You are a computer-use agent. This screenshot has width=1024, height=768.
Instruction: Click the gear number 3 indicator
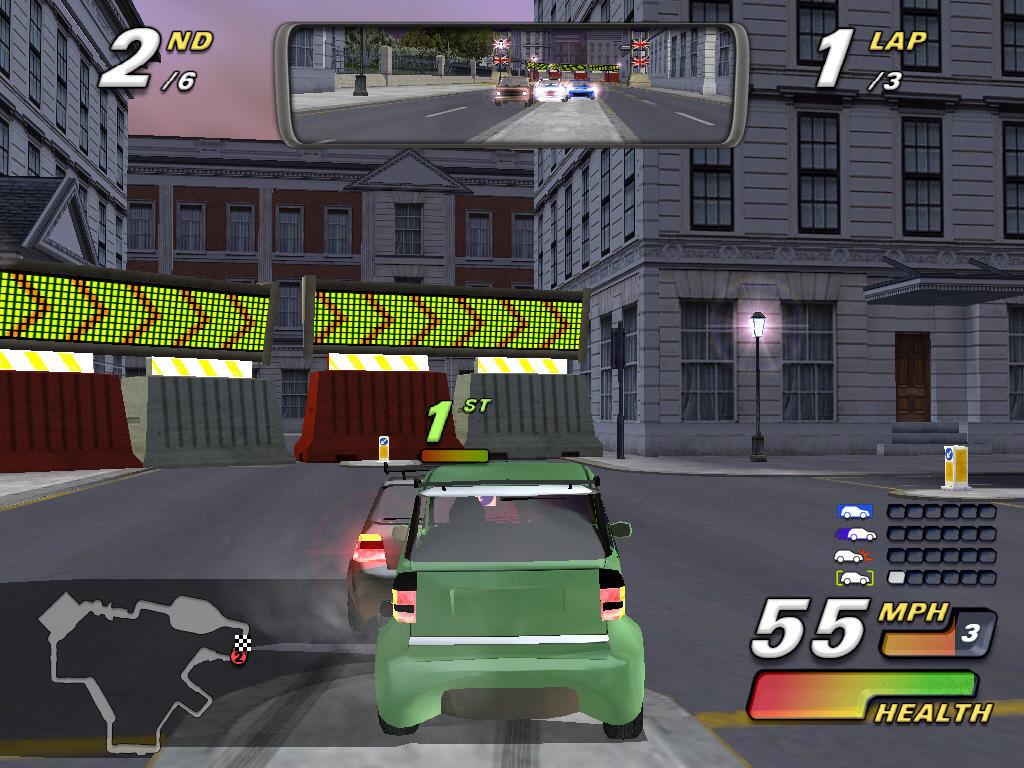coord(968,633)
